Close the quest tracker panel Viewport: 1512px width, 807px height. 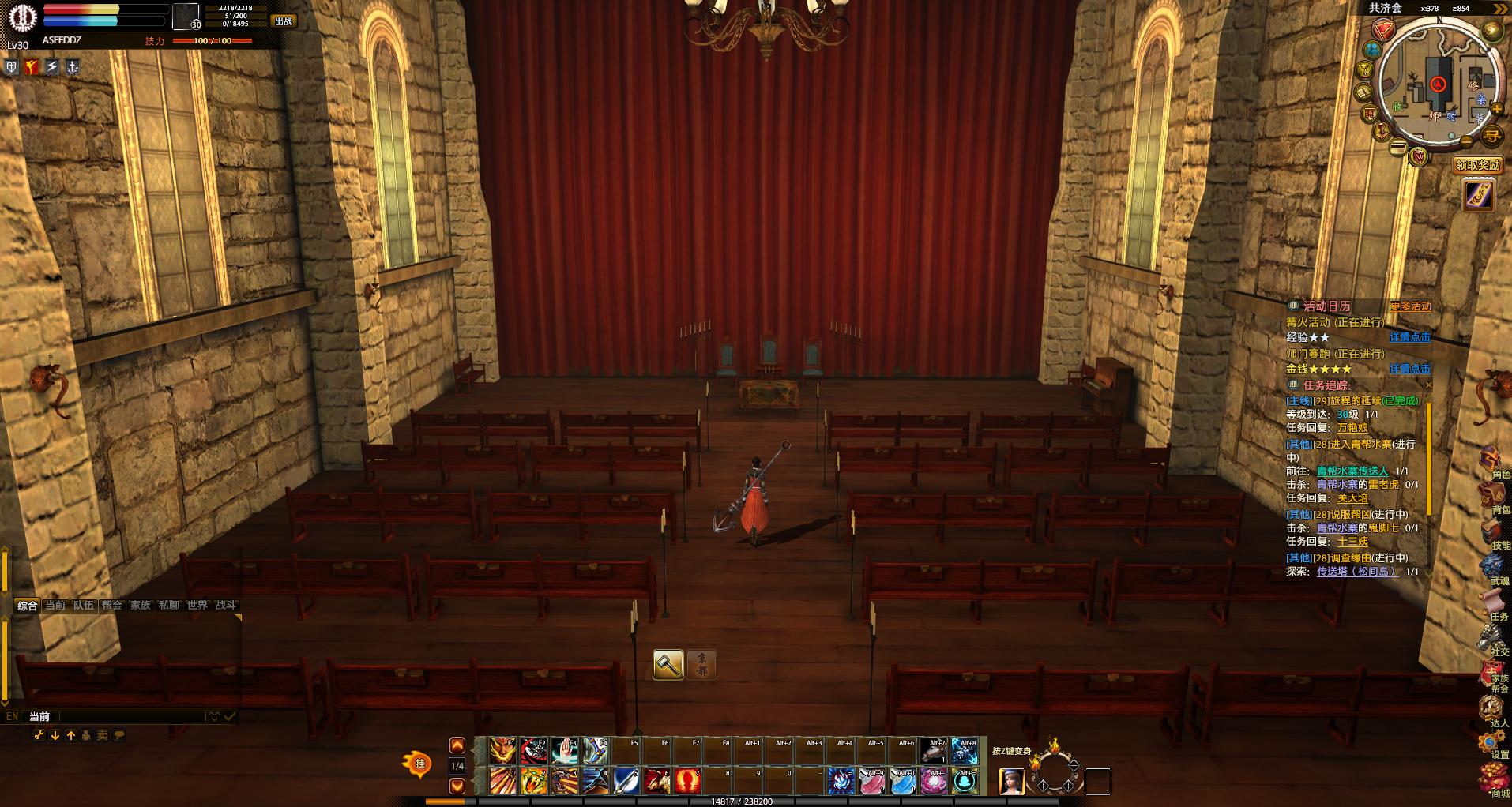pyautogui.click(x=1428, y=385)
